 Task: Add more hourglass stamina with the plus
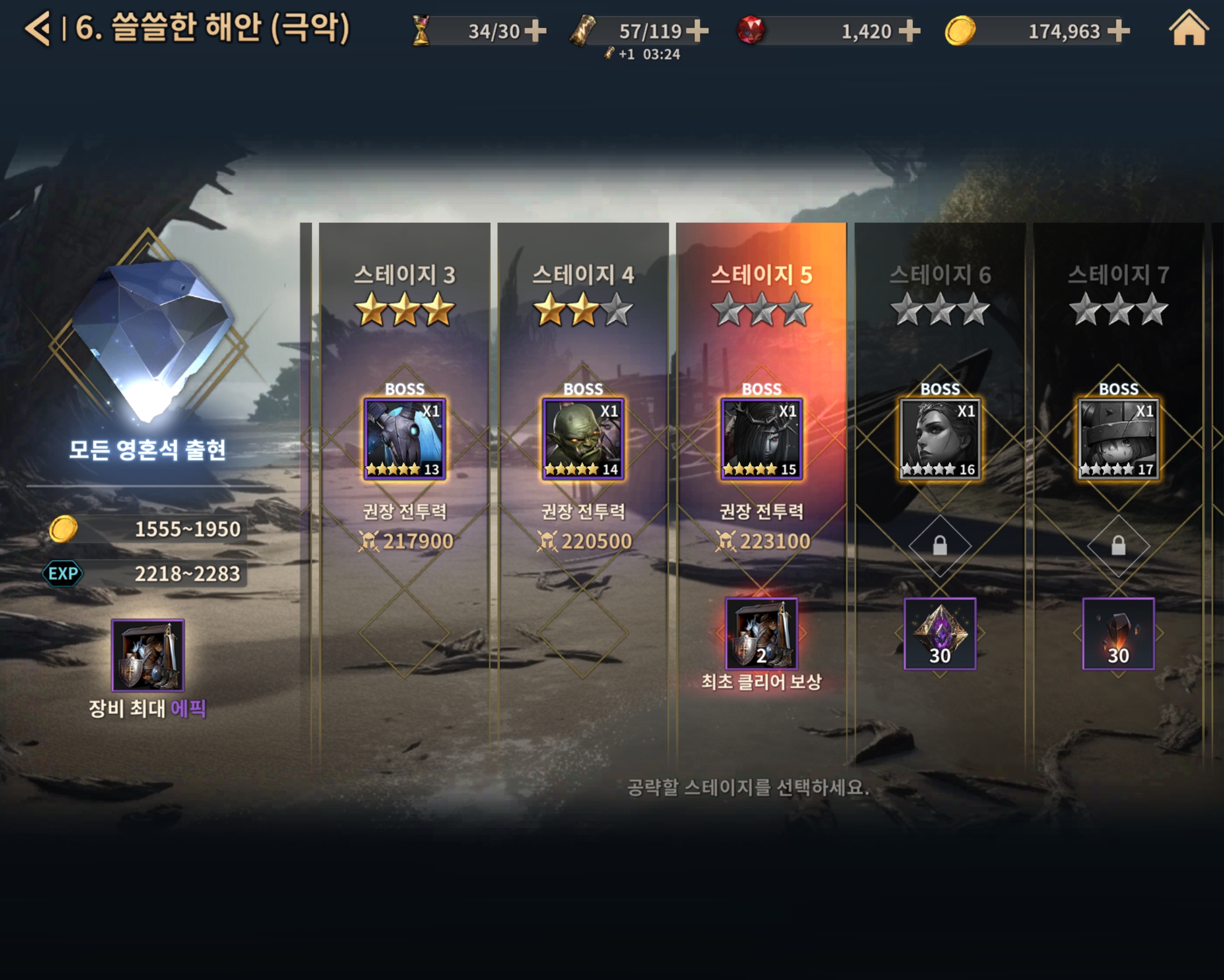click(x=535, y=31)
